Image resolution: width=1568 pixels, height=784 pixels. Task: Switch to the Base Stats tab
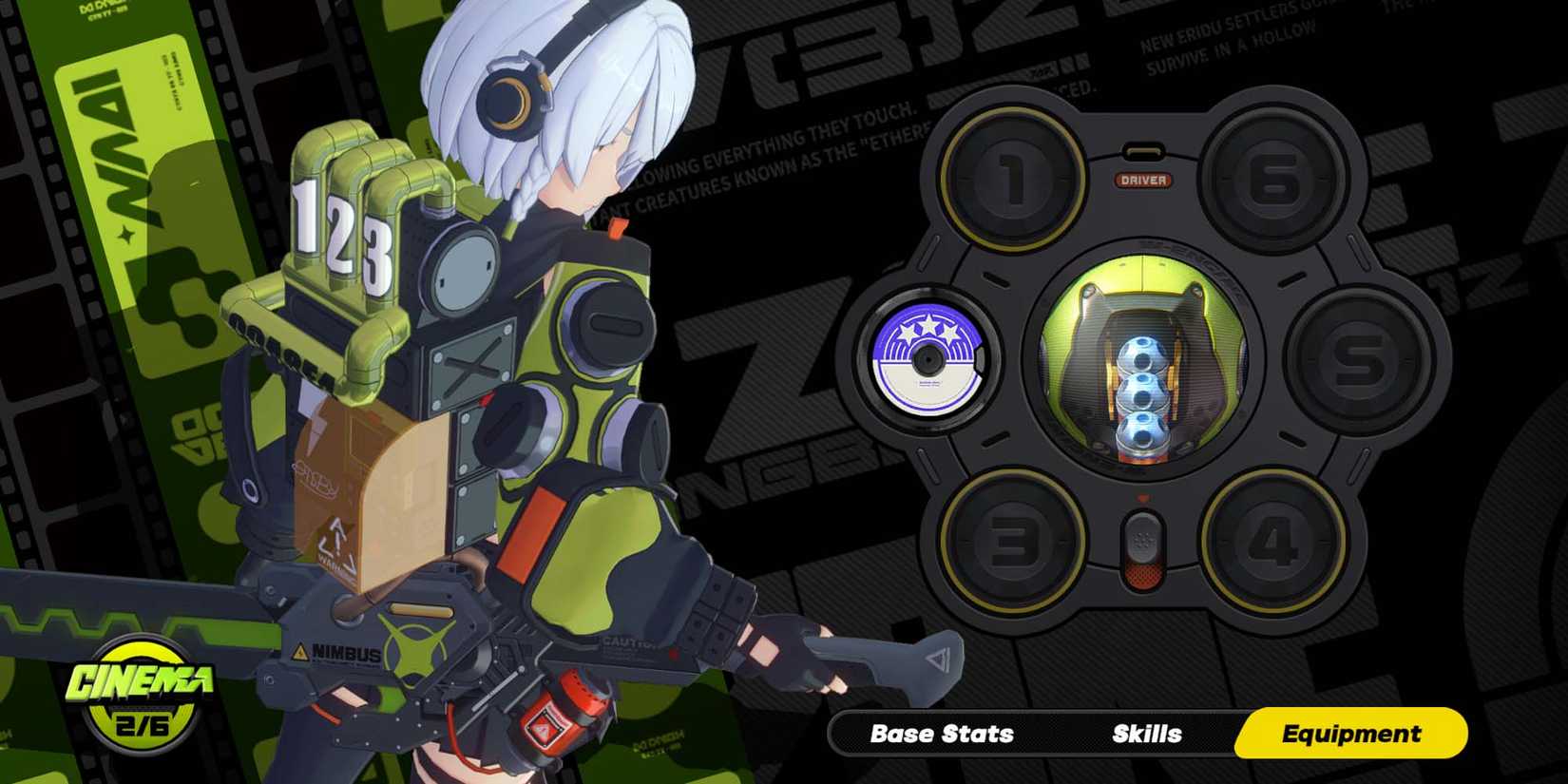(x=941, y=734)
